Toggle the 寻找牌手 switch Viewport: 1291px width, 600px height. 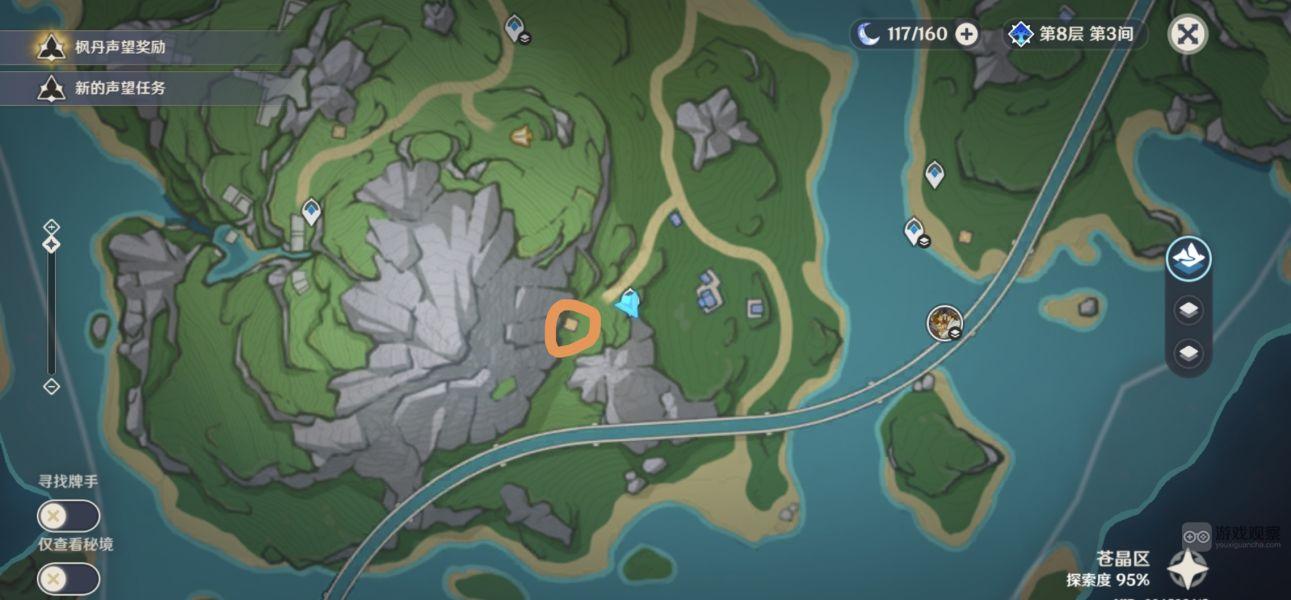click(x=68, y=516)
